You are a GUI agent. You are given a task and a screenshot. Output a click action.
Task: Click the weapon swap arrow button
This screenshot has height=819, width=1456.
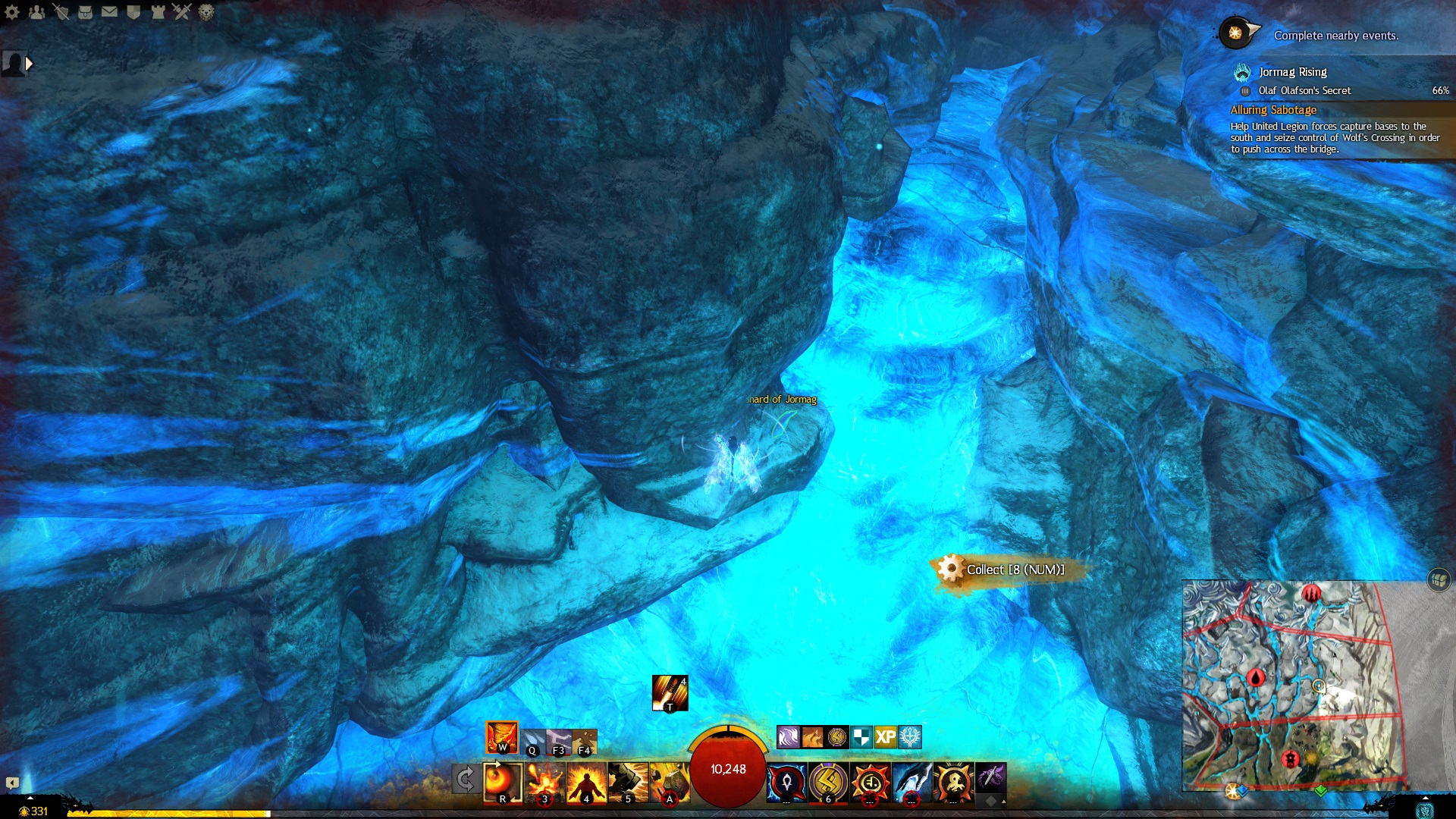pos(465,779)
